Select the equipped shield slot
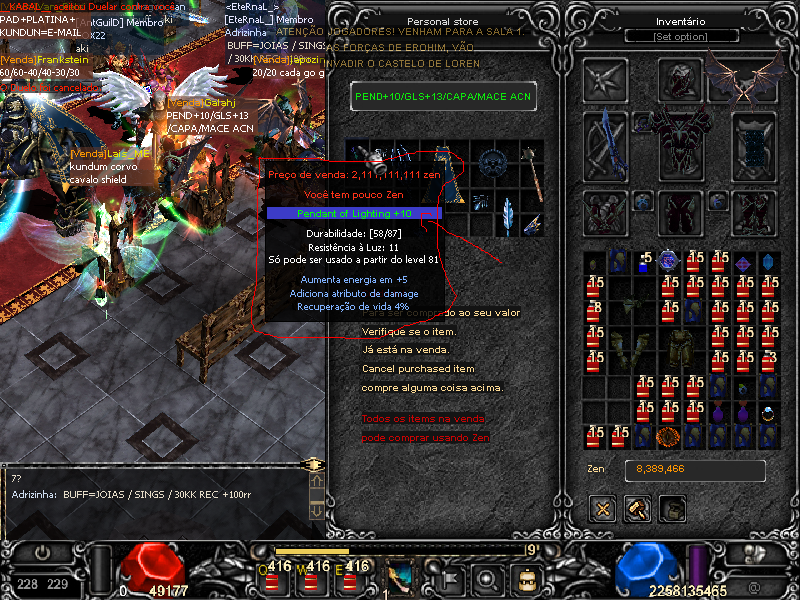 coord(755,143)
